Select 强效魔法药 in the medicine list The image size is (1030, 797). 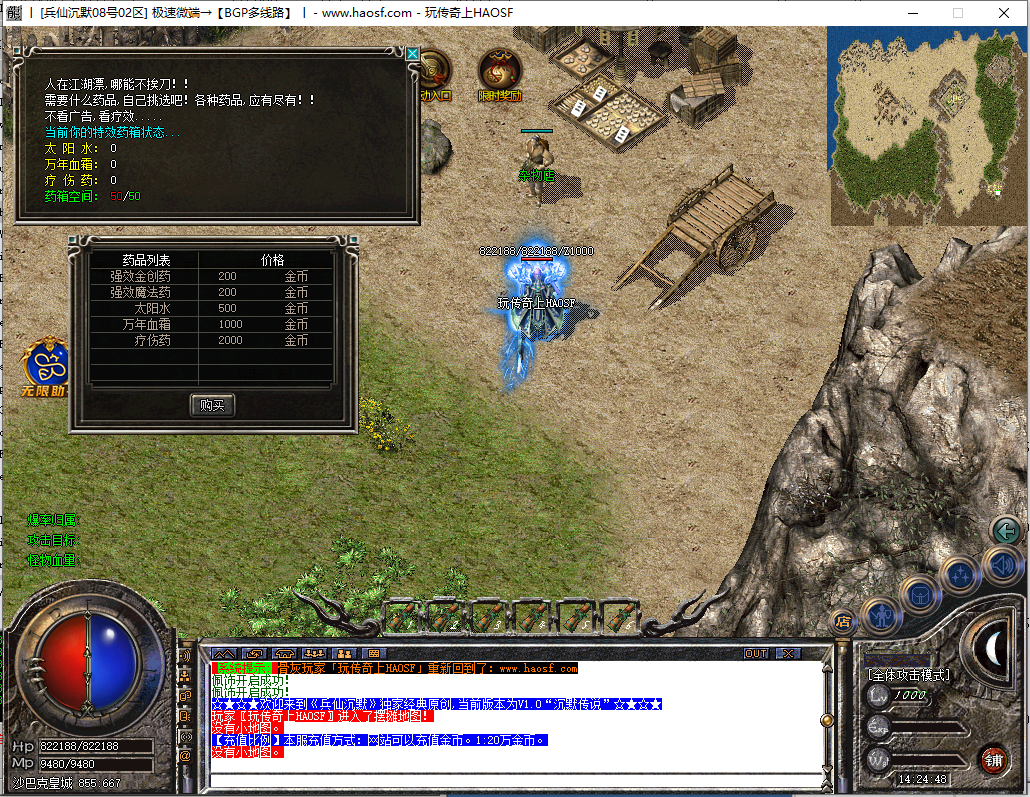[140, 293]
